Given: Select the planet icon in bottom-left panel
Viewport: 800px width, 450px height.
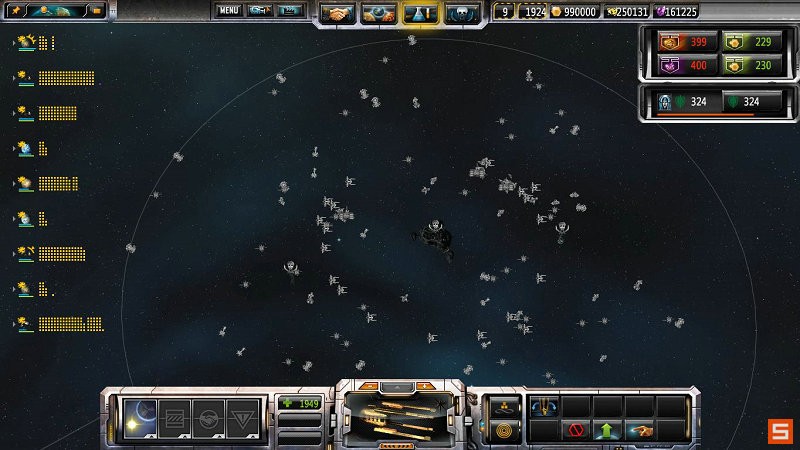Looking at the screenshot, I should (137, 416).
